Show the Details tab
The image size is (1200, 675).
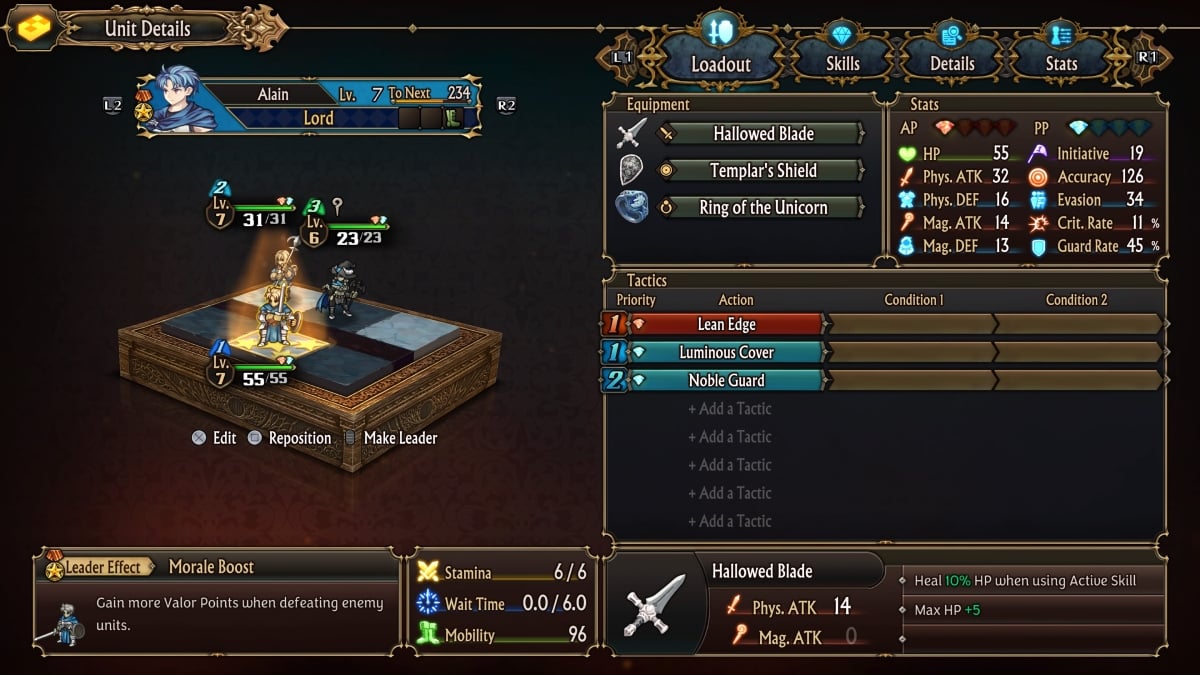tap(952, 63)
